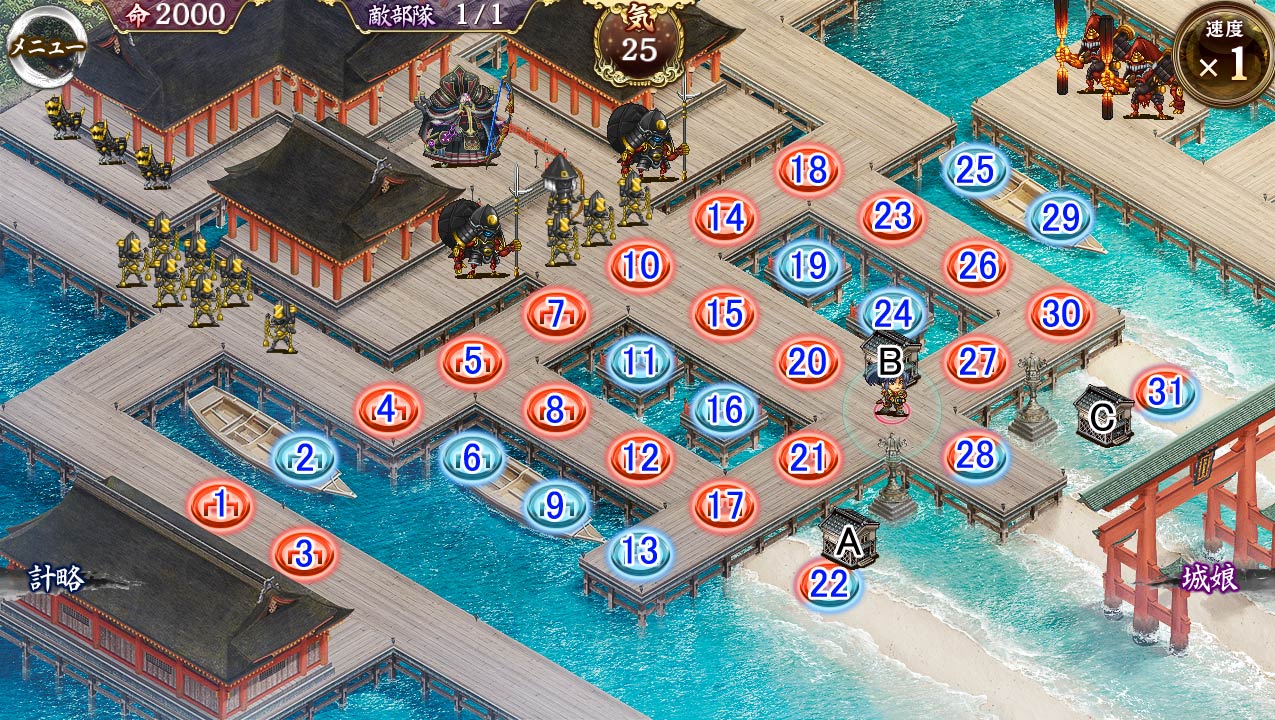The height and width of the screenshot is (720, 1275).
Task: Pick blue placement tile 16
Action: click(x=724, y=409)
